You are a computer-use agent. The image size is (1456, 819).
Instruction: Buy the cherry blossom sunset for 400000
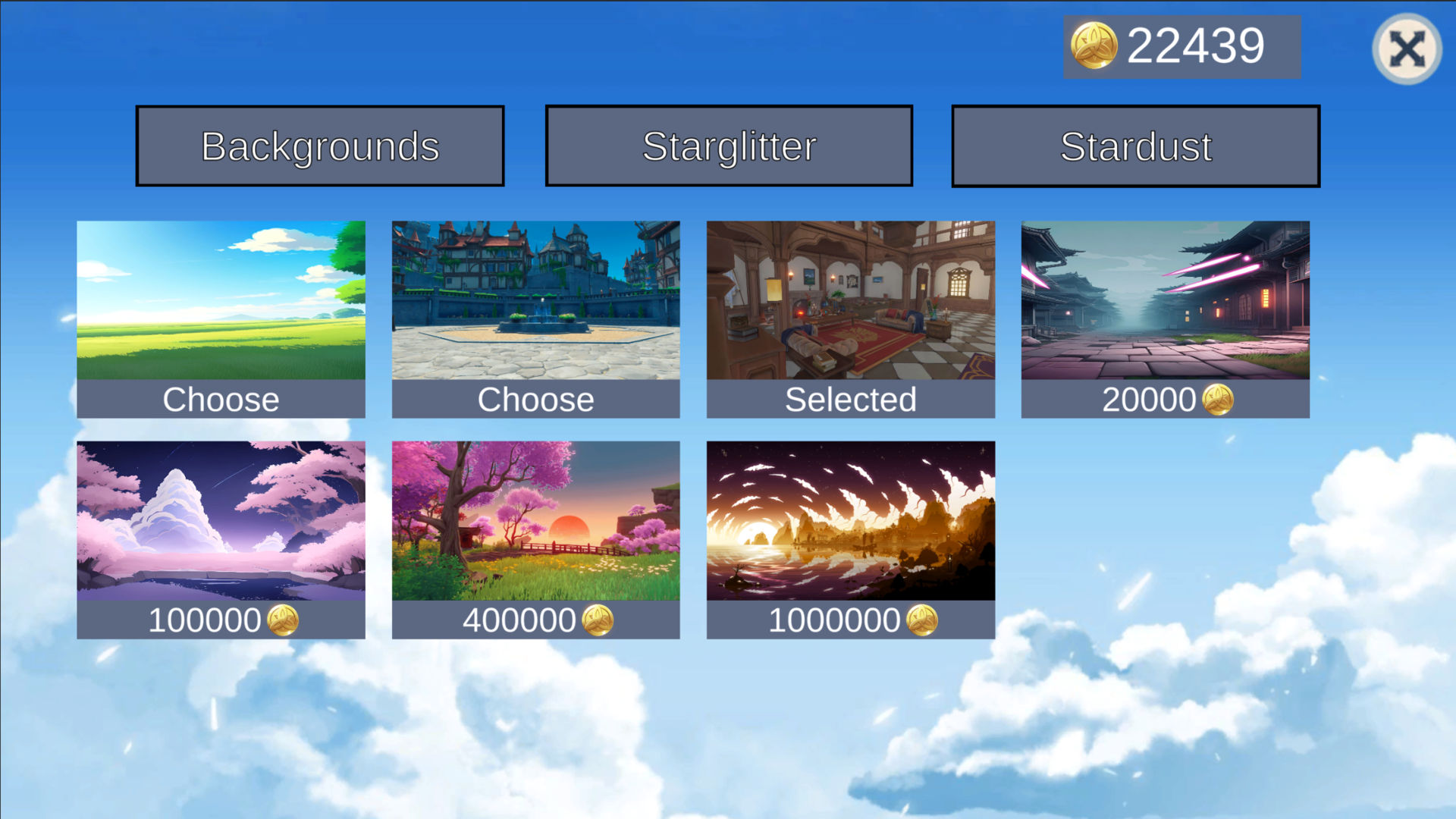pos(535,620)
